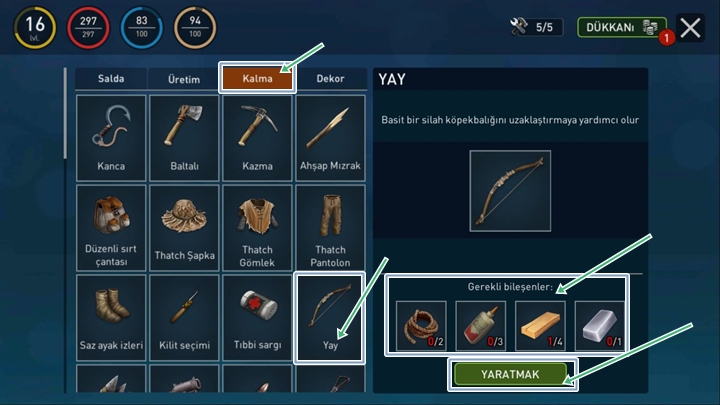Viewport: 720px width, 405px height.
Task: Select the rope ingredient slot
Action: point(420,326)
